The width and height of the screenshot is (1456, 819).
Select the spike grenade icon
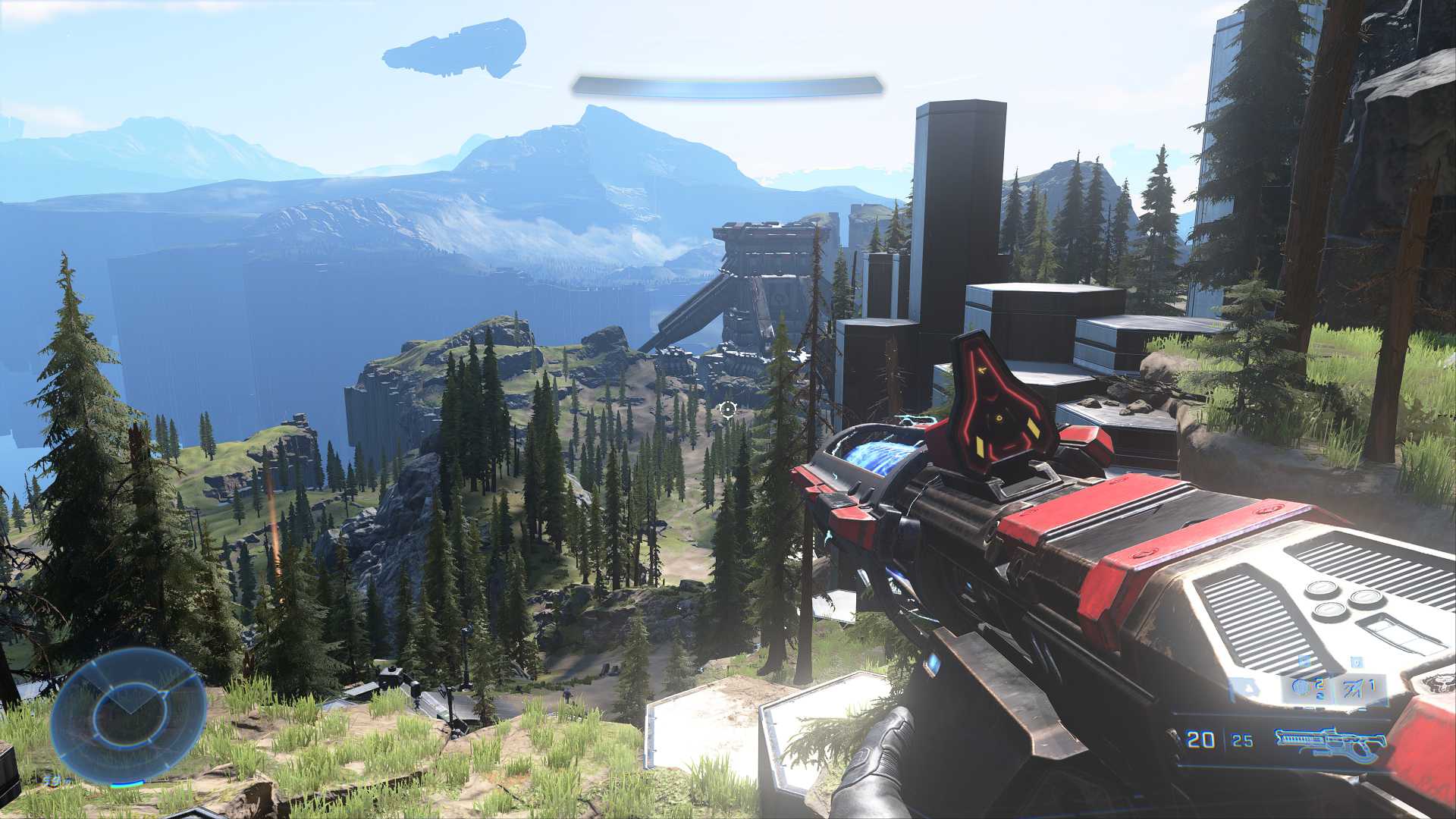point(1351,690)
